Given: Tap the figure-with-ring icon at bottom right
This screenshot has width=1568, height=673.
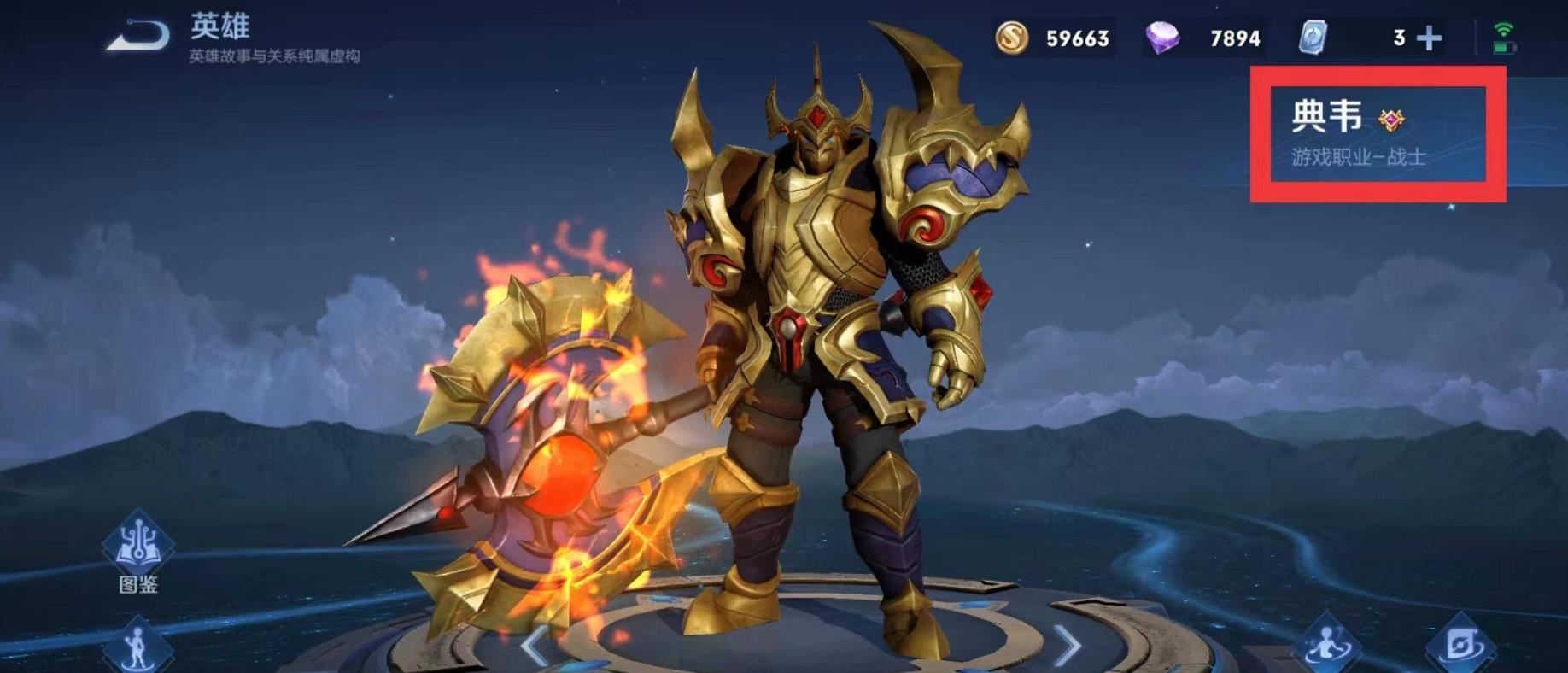Looking at the screenshot, I should pos(1327,645).
